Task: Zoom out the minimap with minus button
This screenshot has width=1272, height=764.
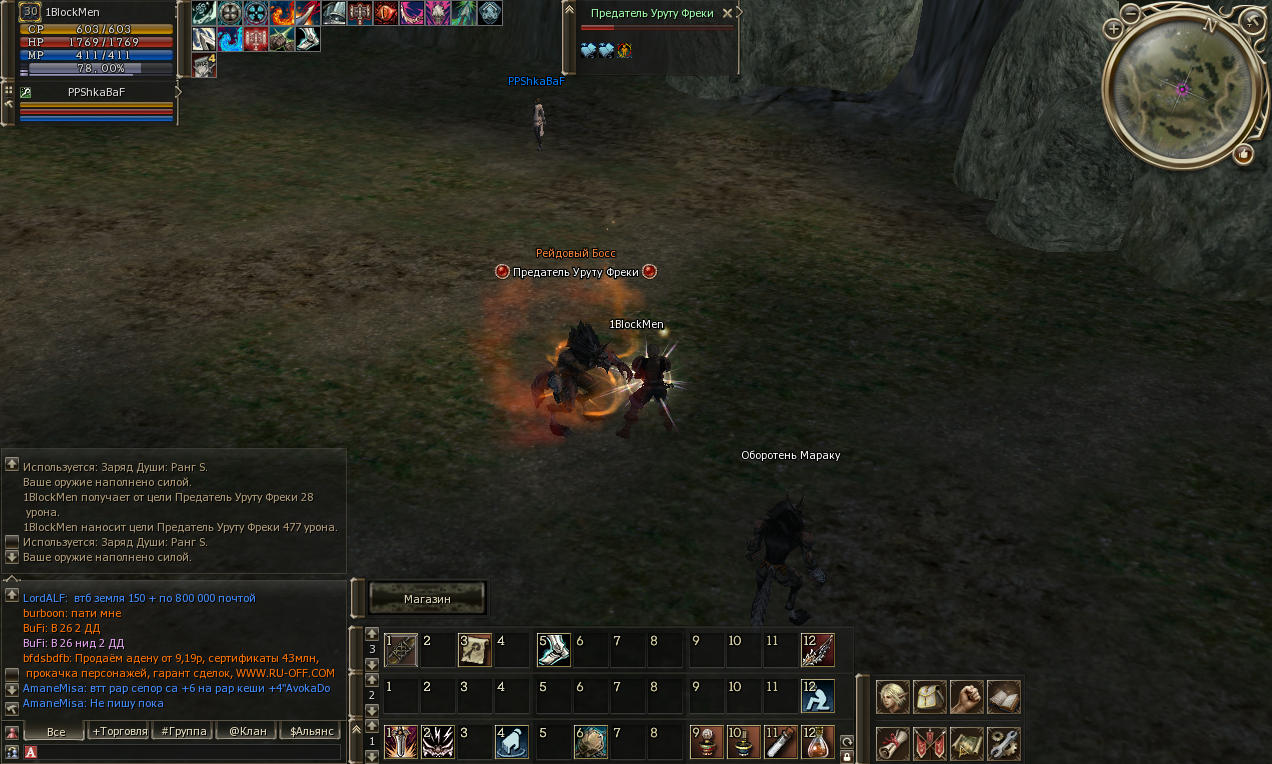Action: click(1130, 14)
